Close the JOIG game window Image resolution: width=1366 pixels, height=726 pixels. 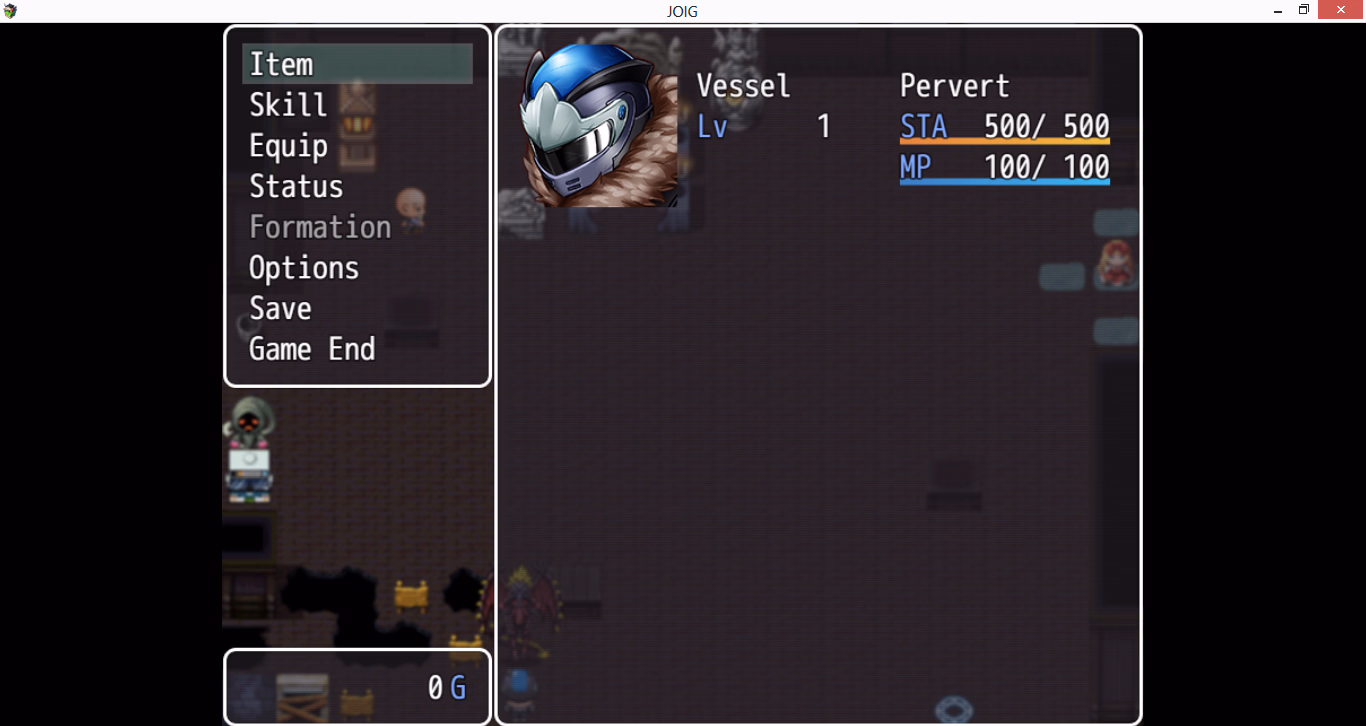pyautogui.click(x=1341, y=10)
